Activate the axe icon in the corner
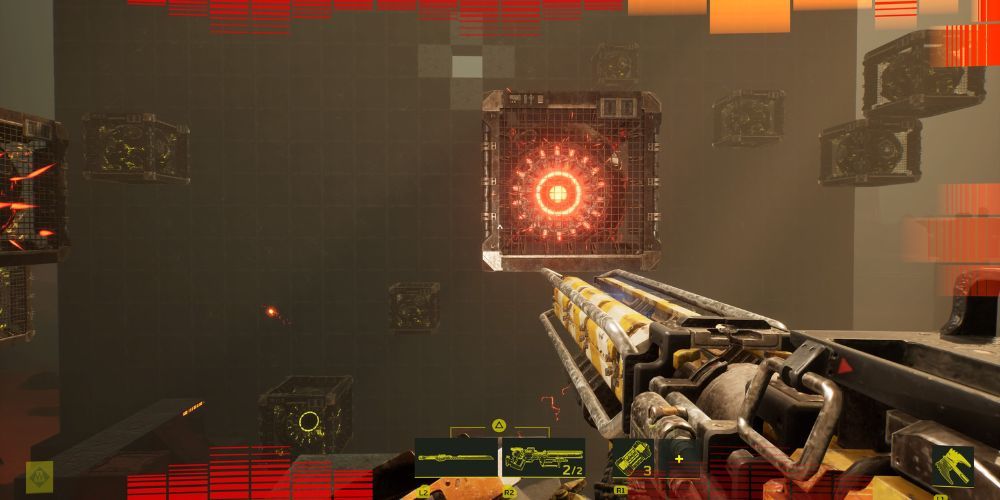The image size is (1000, 500). point(952,467)
